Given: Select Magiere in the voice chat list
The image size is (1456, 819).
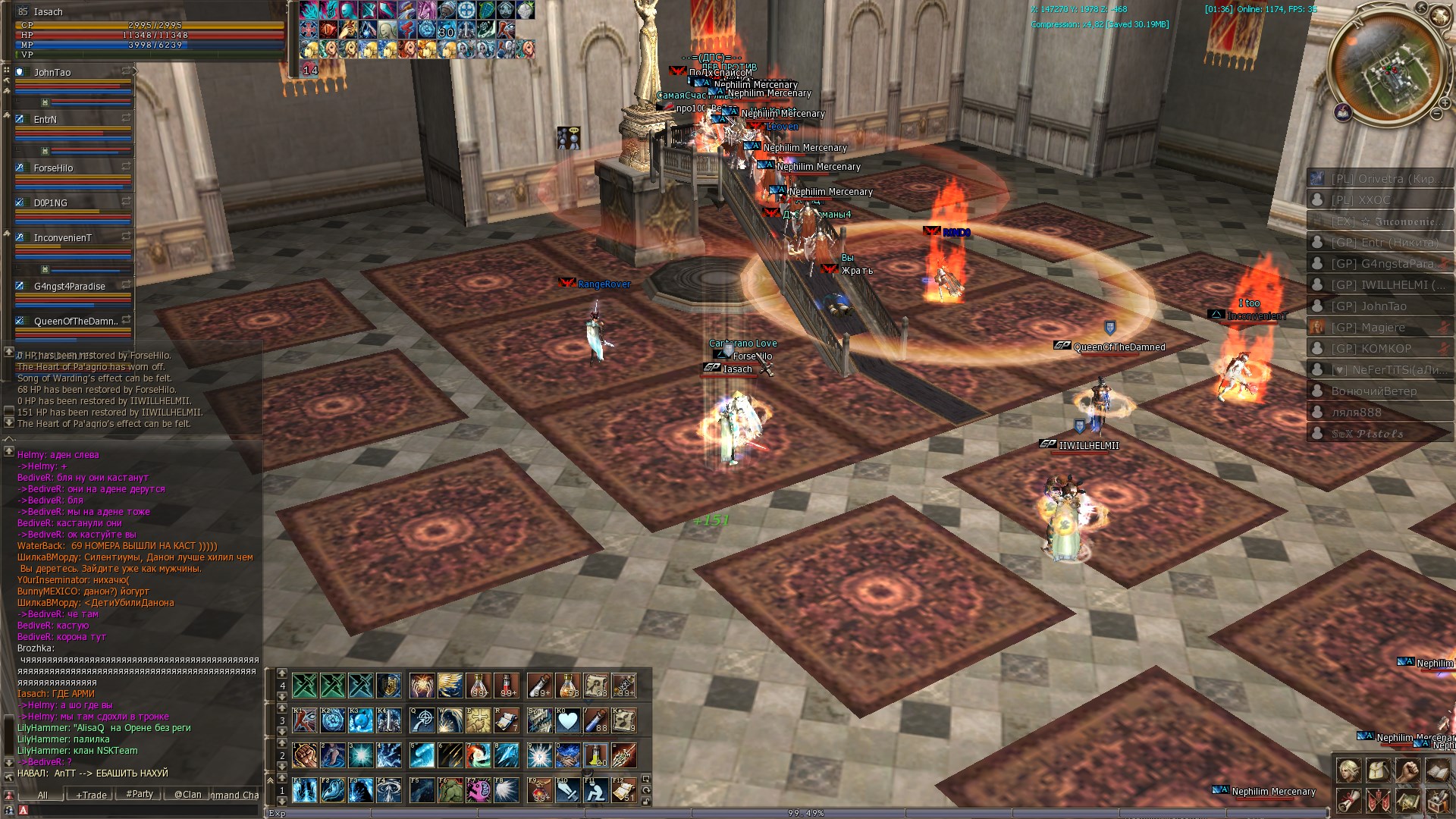Looking at the screenshot, I should [1368, 328].
